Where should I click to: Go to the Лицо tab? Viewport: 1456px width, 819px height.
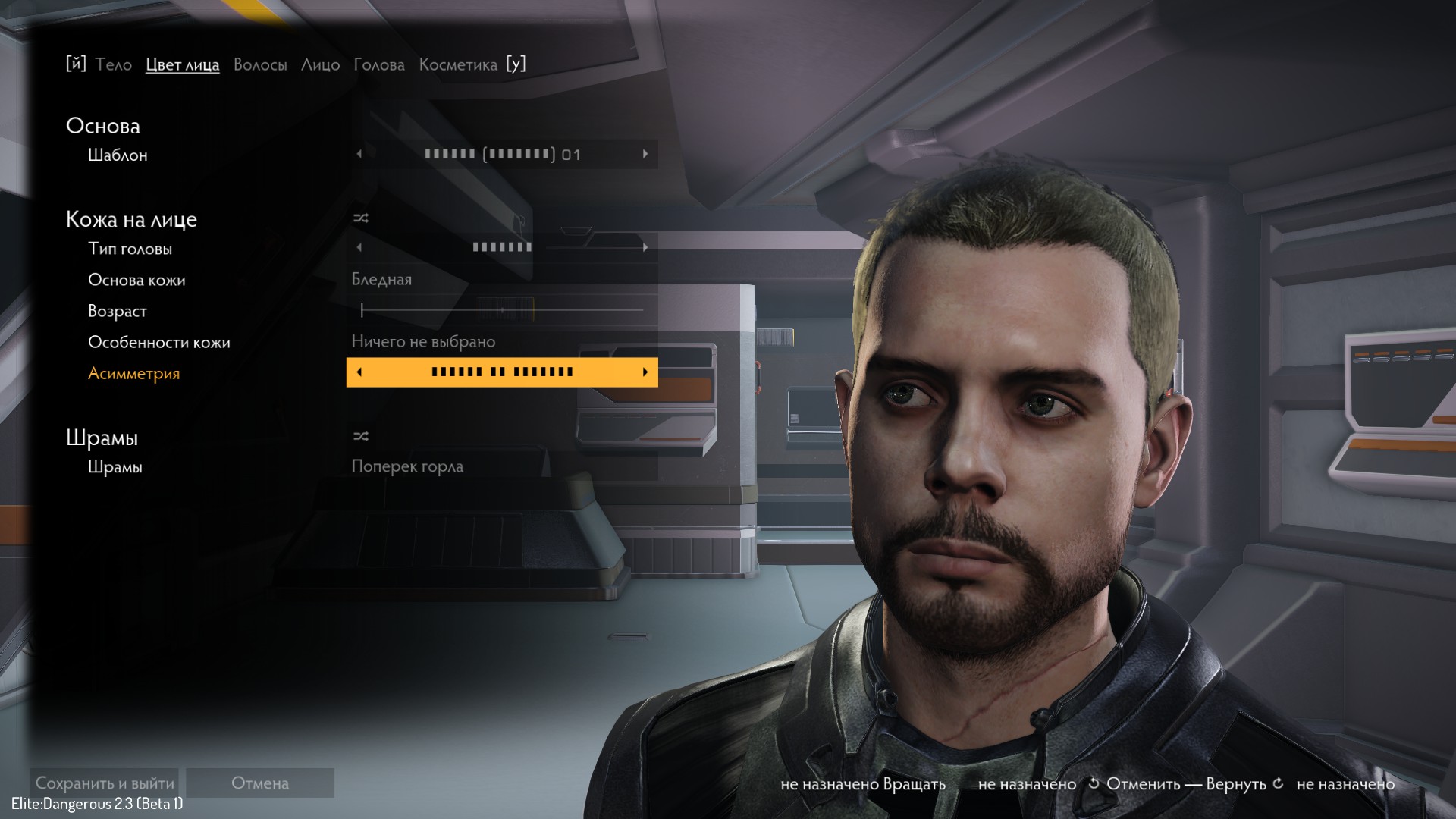pos(320,65)
